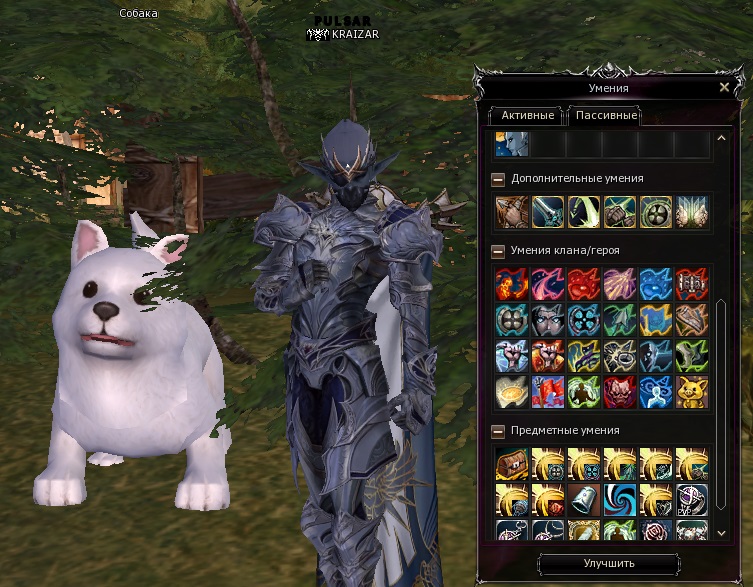
Task: Choose the silver gauntlet skill icon
Action: (583, 498)
